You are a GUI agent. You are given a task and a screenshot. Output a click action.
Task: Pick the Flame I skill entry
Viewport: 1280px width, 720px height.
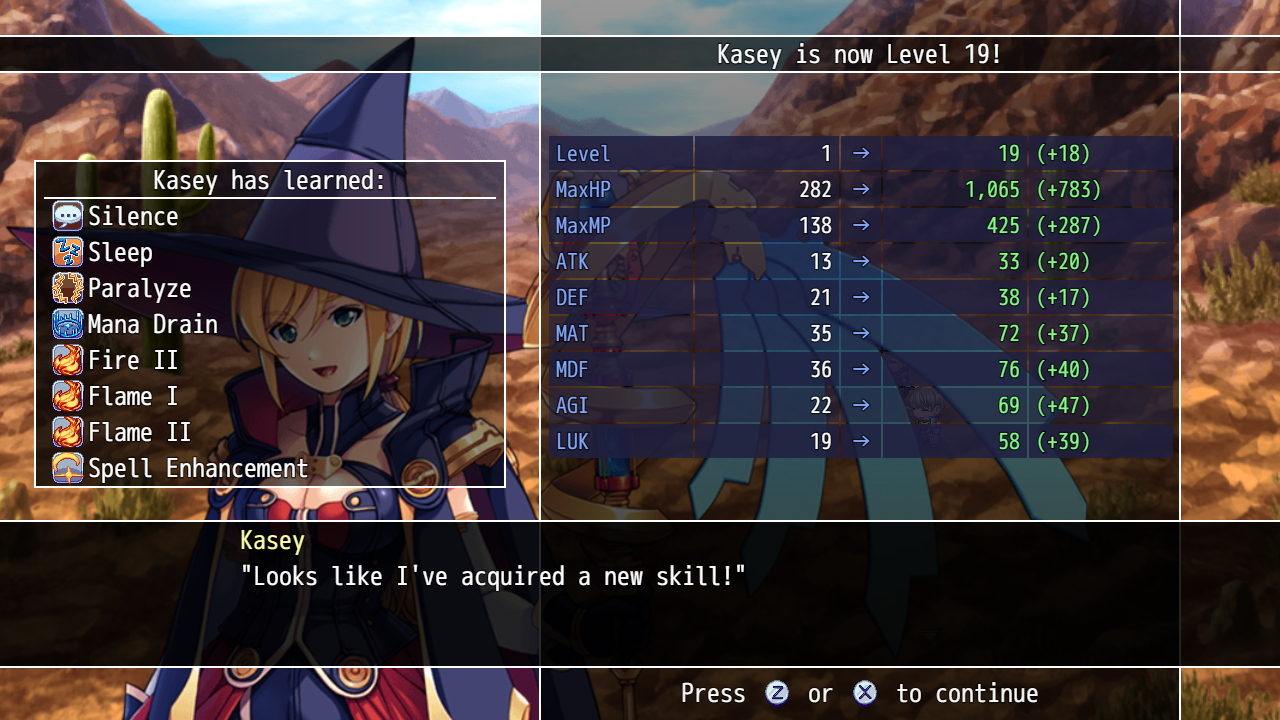132,396
